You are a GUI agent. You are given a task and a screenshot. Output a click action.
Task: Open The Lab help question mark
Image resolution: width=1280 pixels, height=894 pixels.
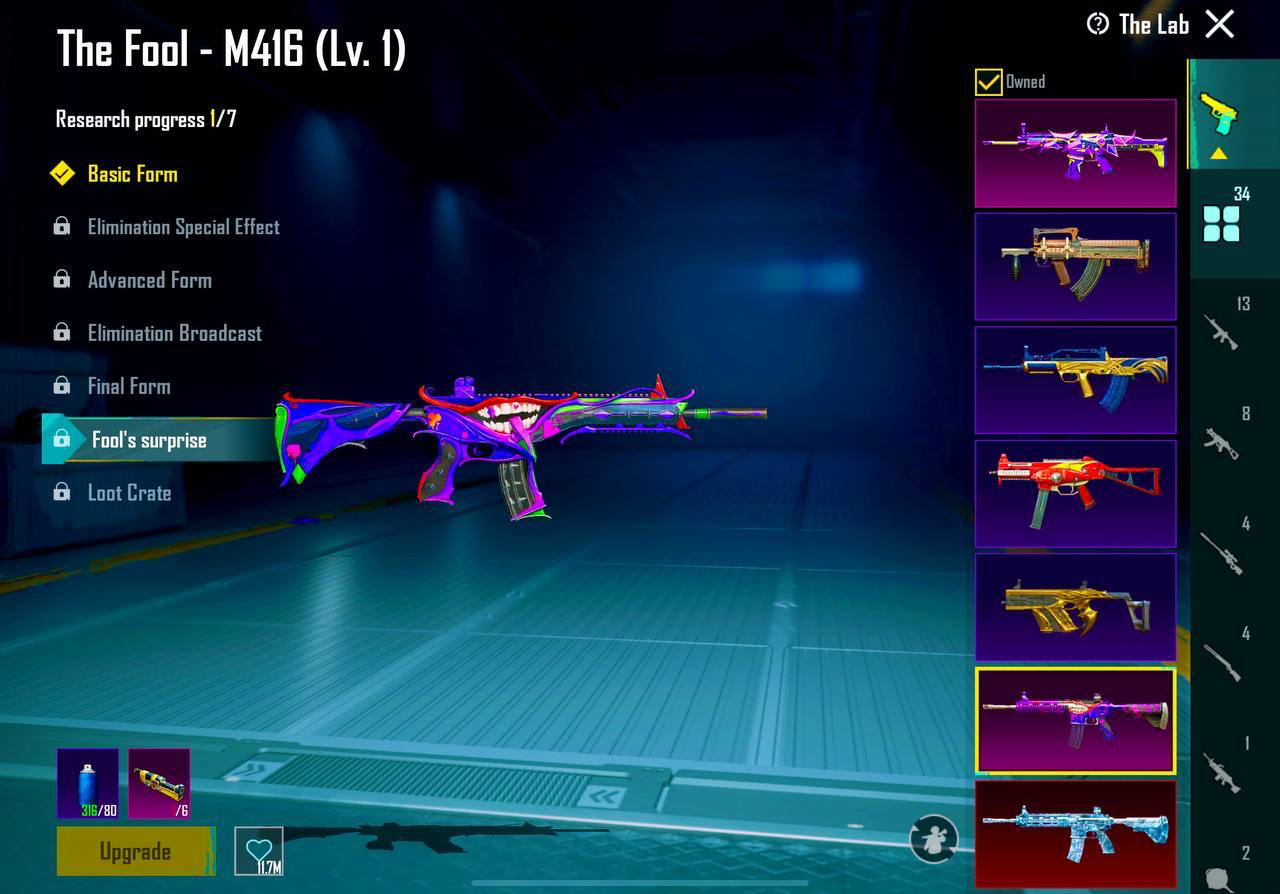pyautogui.click(x=1098, y=24)
